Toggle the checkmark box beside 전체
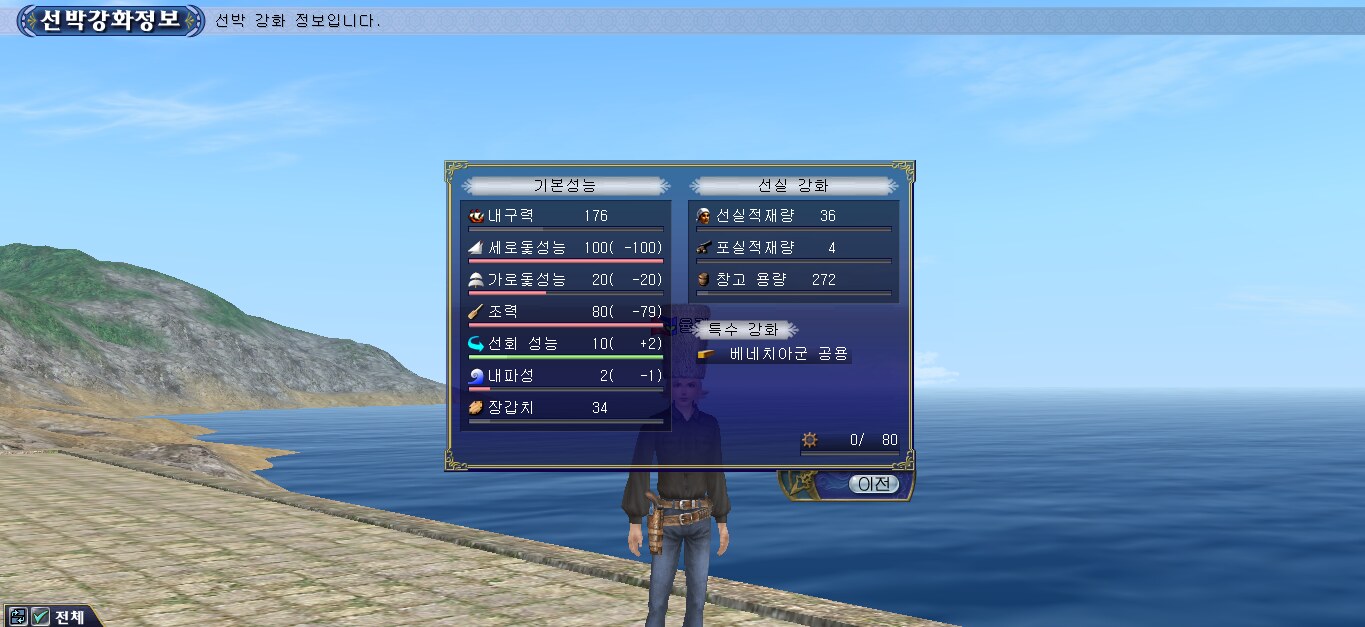The image size is (1365, 627). pos(41,616)
